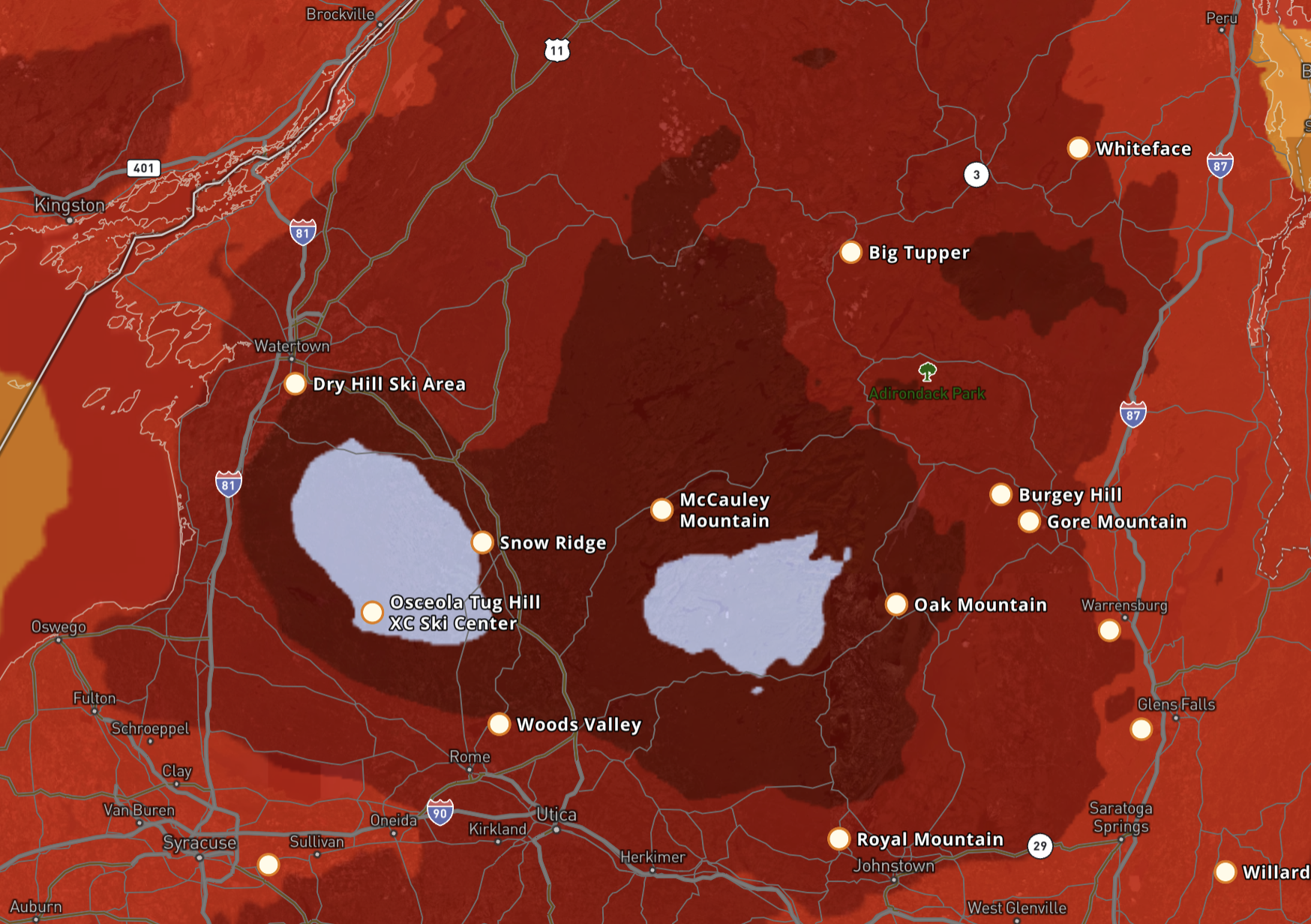1311x924 pixels.
Task: Click the Woods Valley resort marker
Action: coord(499,724)
